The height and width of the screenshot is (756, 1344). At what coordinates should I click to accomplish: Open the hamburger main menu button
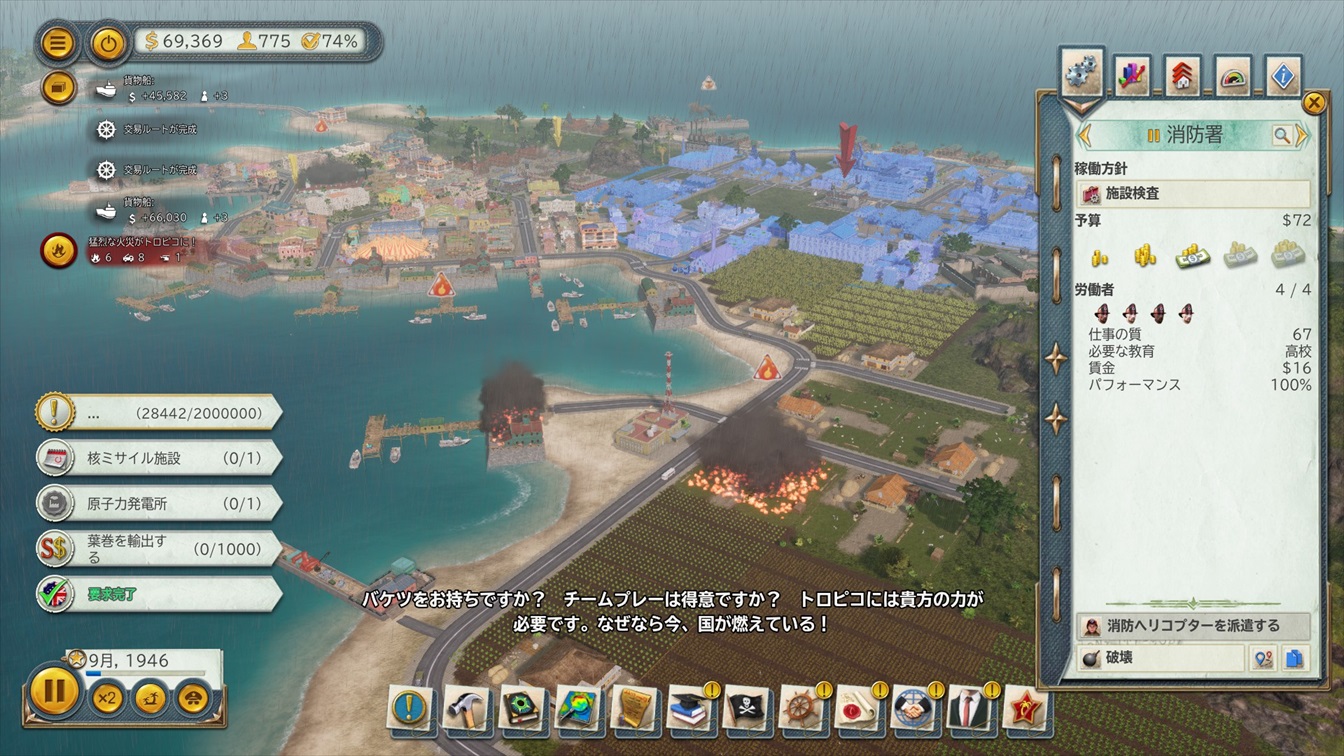[59, 43]
